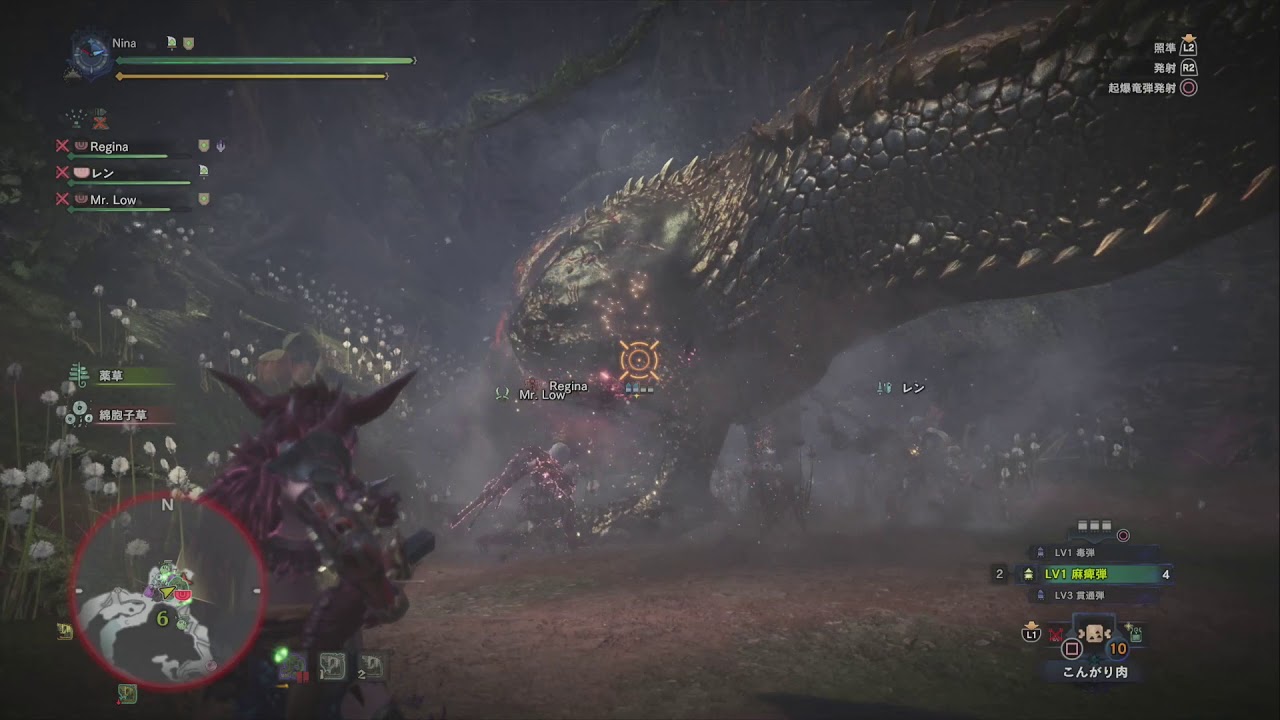The height and width of the screenshot is (720, 1280).
Task: Click Regina's palico face icon
Action: tap(80, 146)
